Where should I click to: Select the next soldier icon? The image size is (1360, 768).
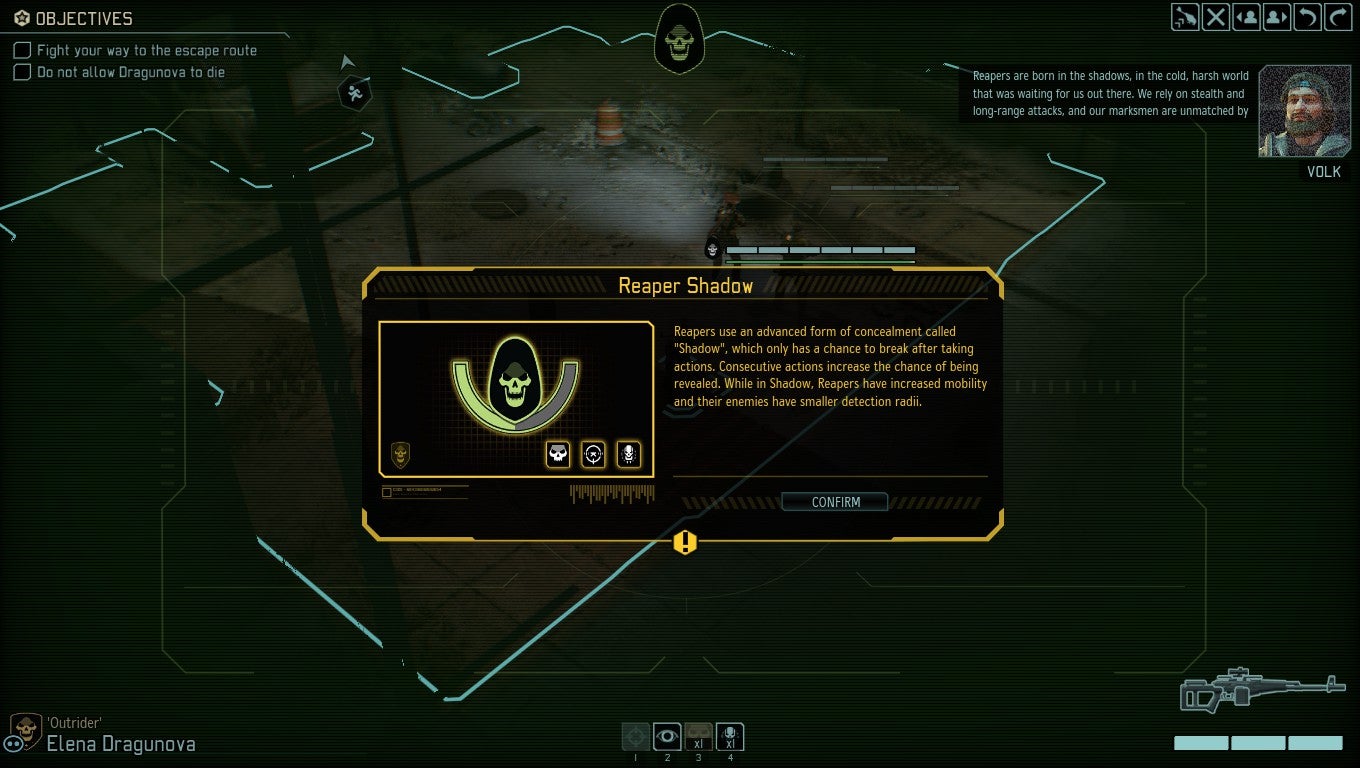(x=1277, y=17)
